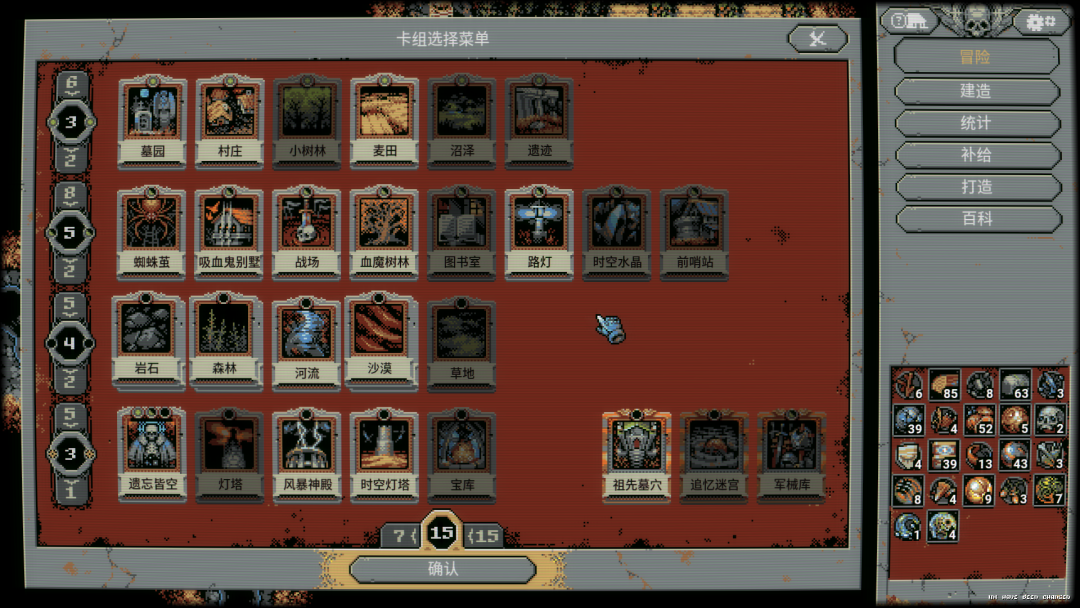Open the 统计 menu entry

[x=976, y=123]
